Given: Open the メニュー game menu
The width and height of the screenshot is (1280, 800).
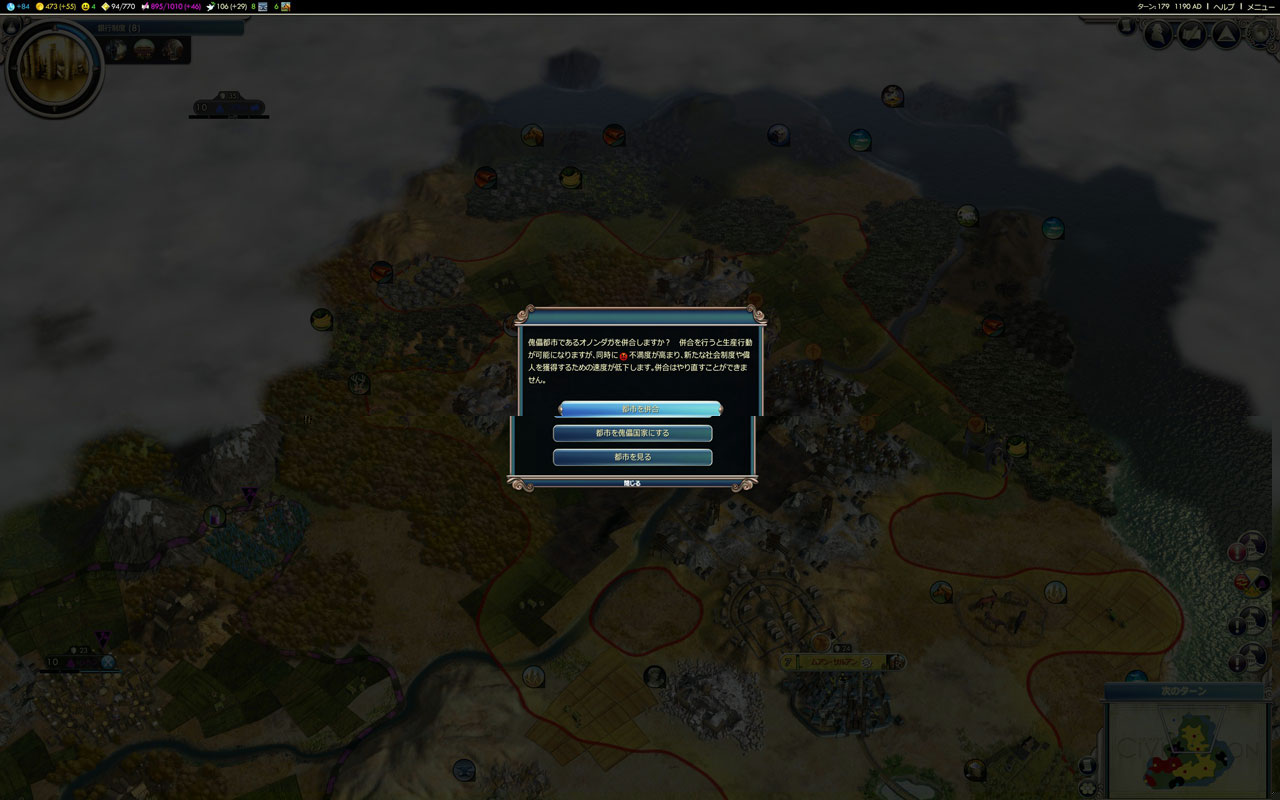Looking at the screenshot, I should point(1260,6).
